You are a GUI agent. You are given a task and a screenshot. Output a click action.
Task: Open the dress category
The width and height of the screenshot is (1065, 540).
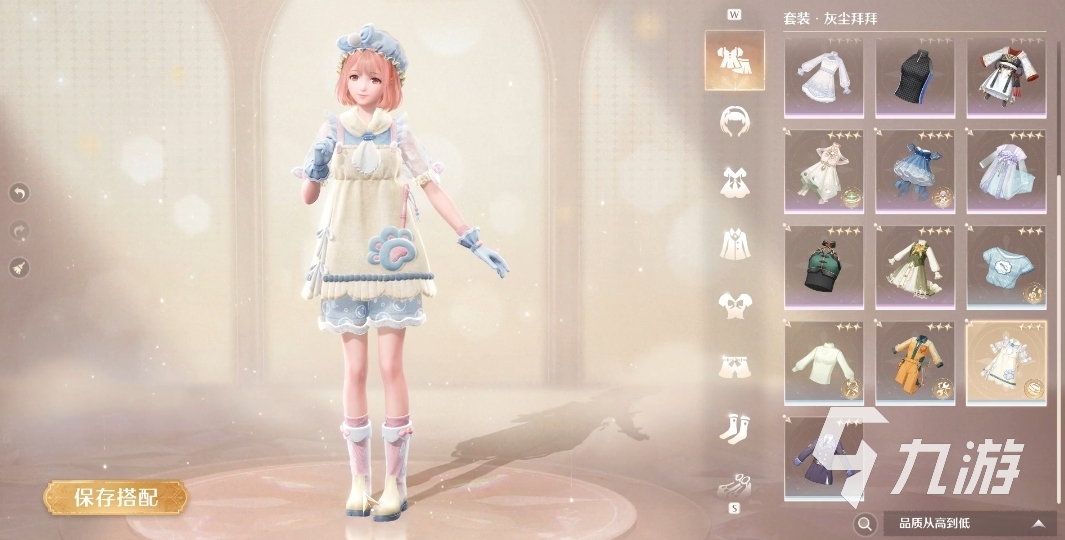[734, 182]
